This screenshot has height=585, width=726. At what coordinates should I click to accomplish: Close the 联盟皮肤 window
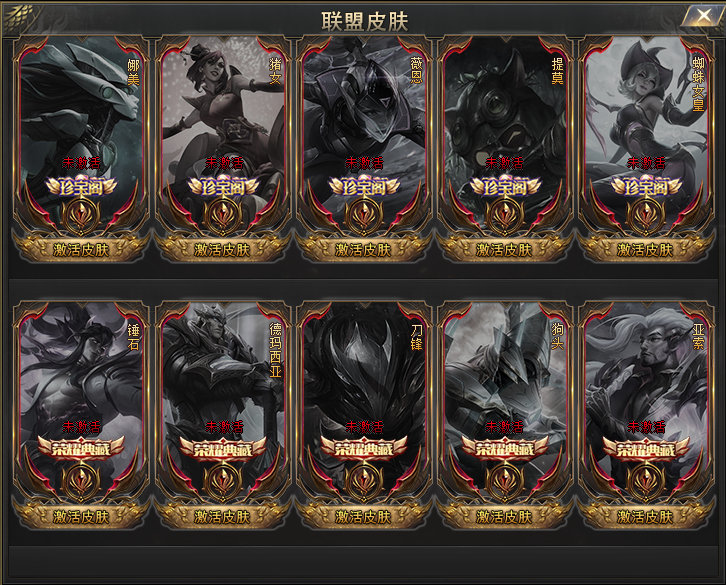point(697,17)
